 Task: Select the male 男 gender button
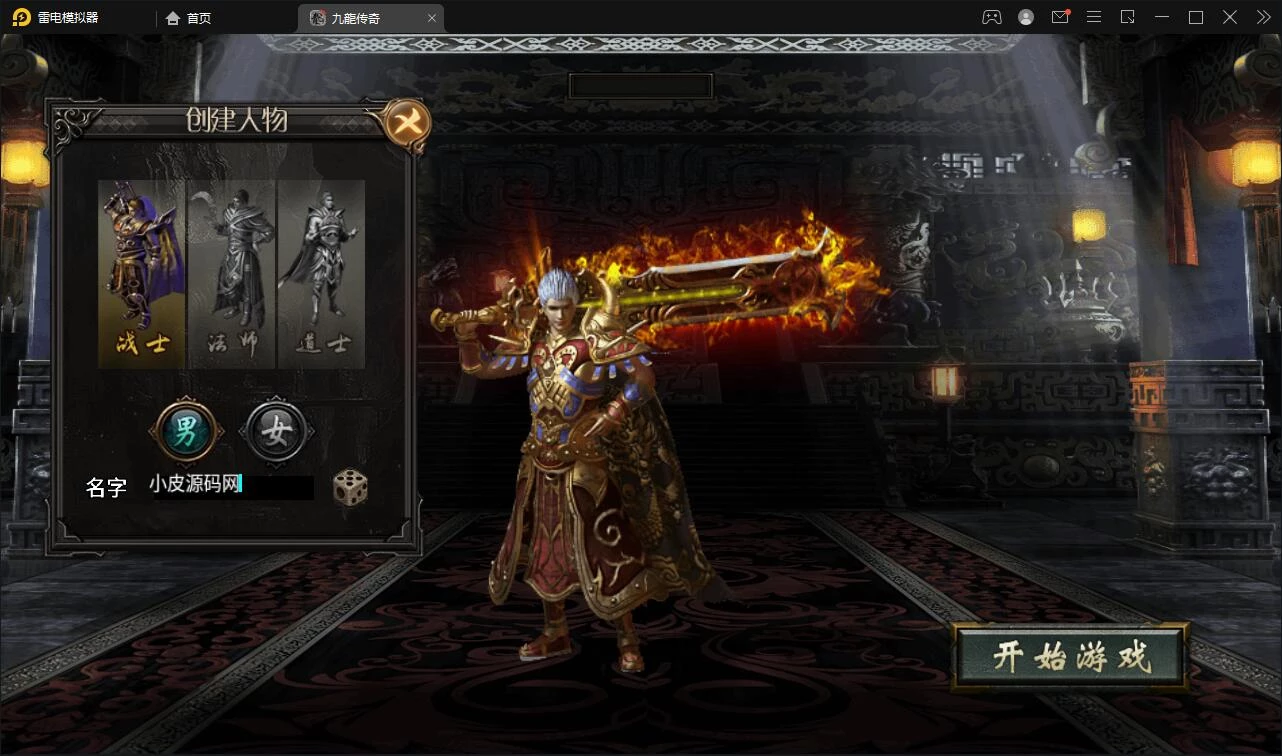[186, 432]
